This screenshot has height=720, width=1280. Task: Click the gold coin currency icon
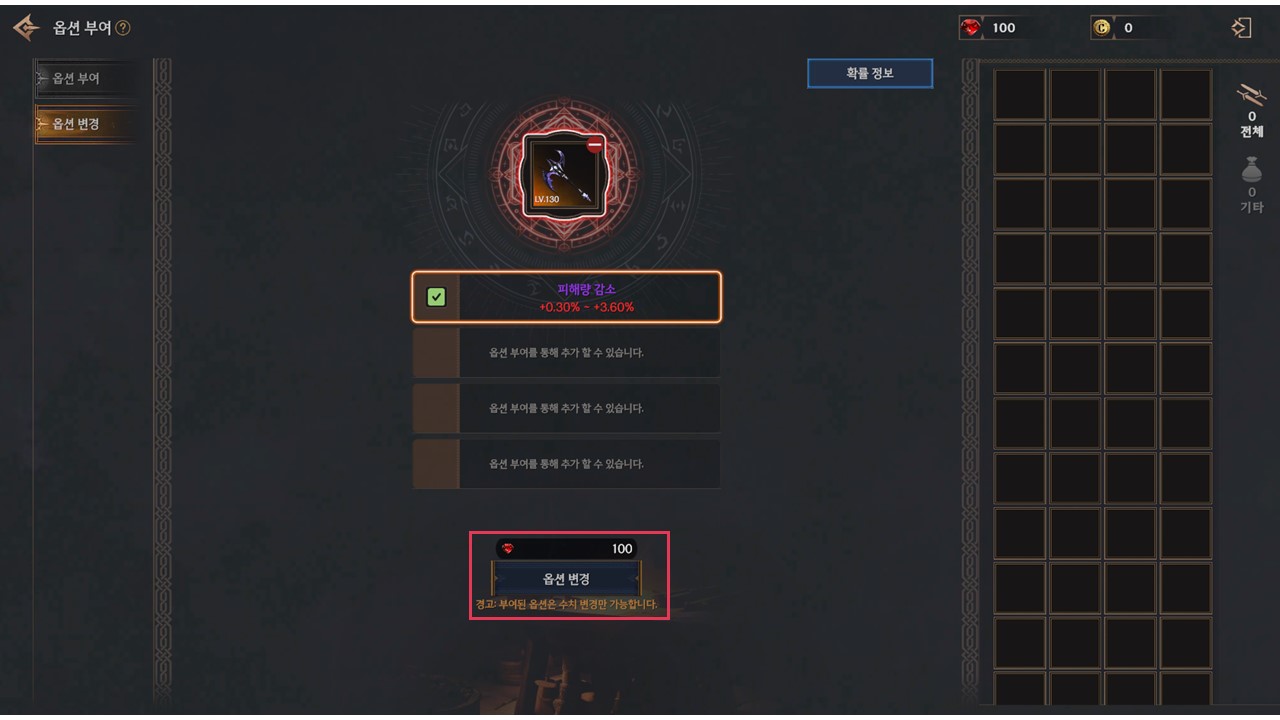1102,28
